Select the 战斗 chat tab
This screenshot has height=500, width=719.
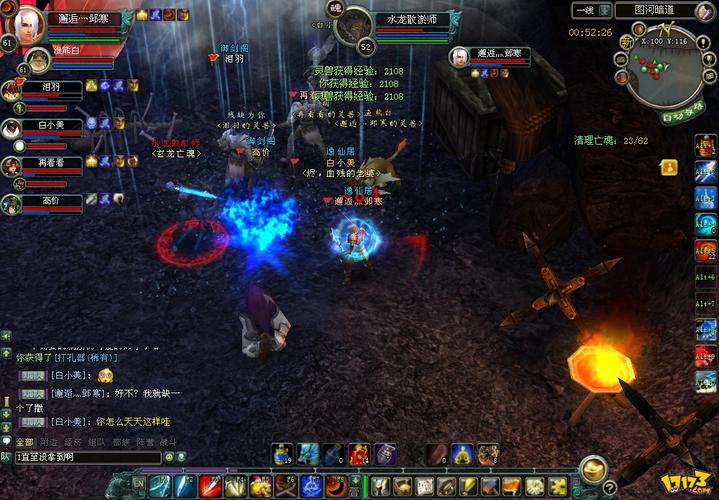pos(168,441)
